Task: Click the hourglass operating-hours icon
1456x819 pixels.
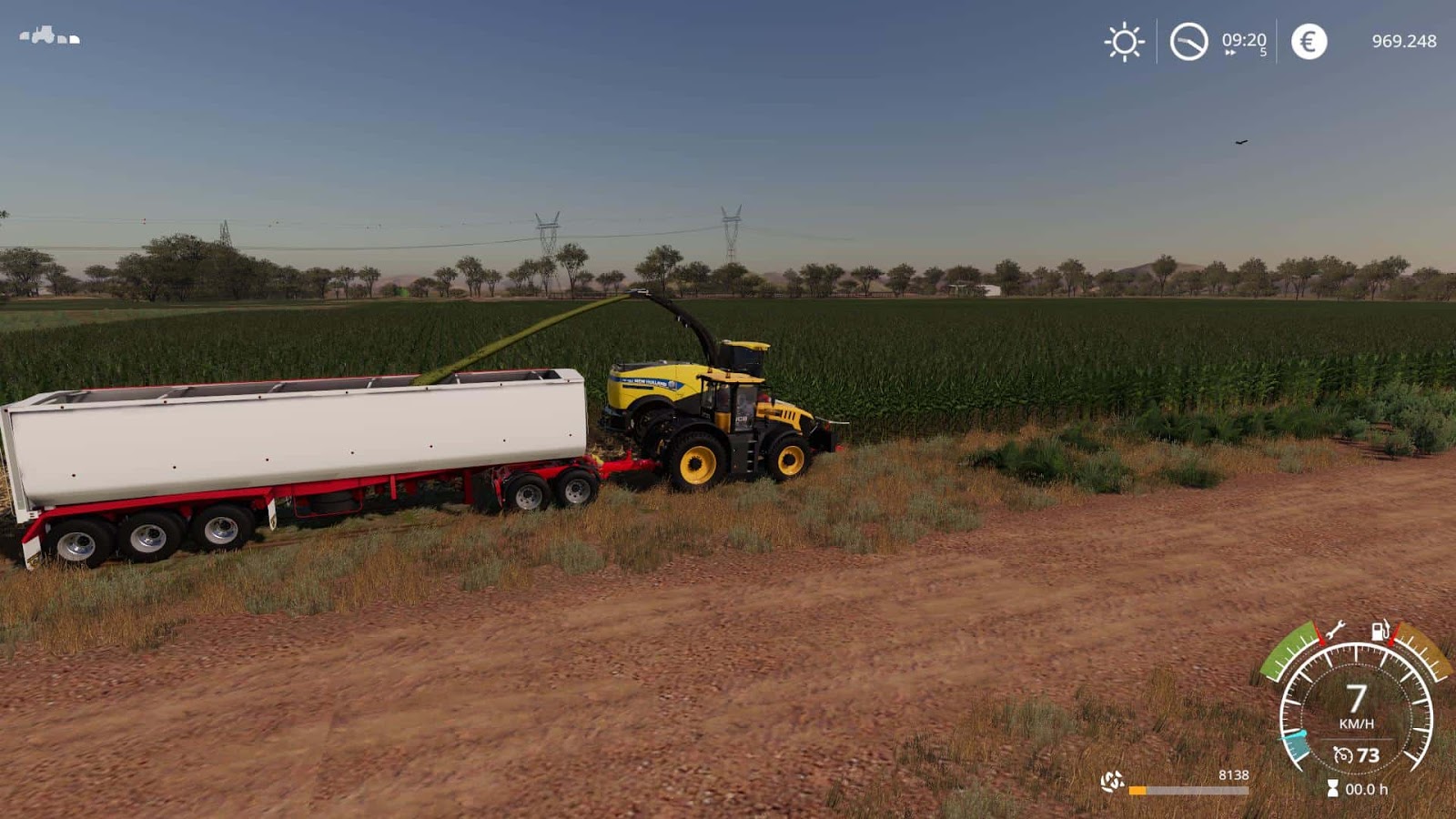Action: click(x=1333, y=786)
